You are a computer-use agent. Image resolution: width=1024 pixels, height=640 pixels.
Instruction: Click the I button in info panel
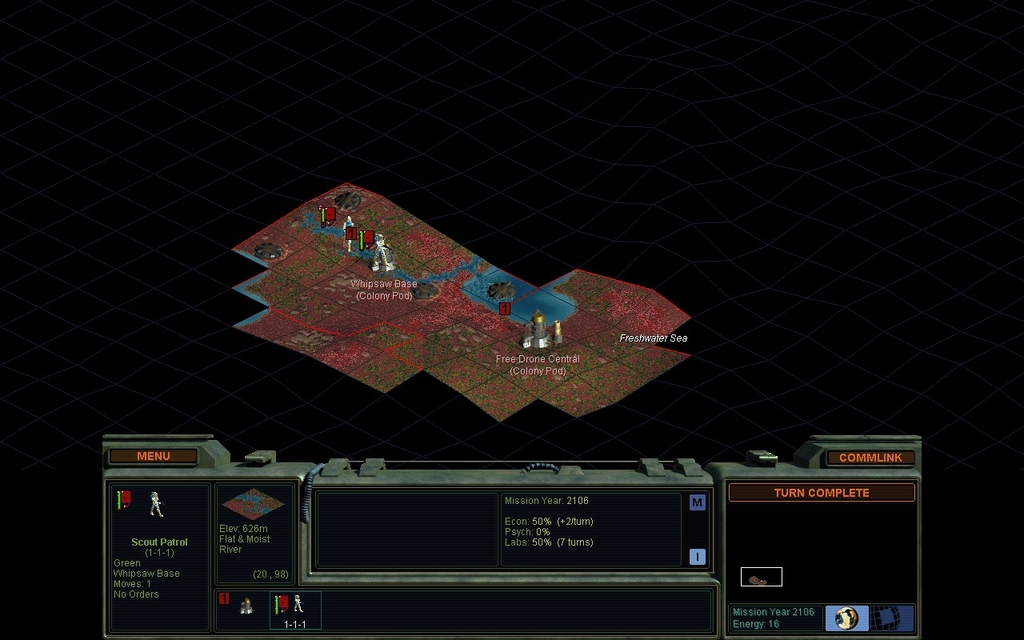pos(697,557)
